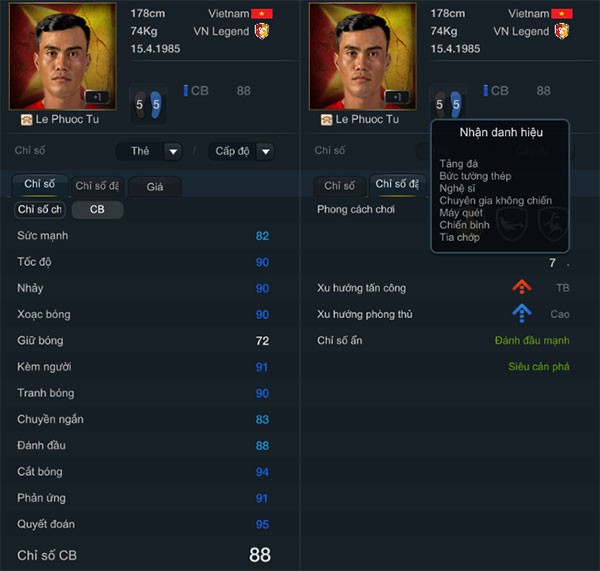
Task: Select the Chỉ số tab above Phong cách chơi
Action: (339, 186)
